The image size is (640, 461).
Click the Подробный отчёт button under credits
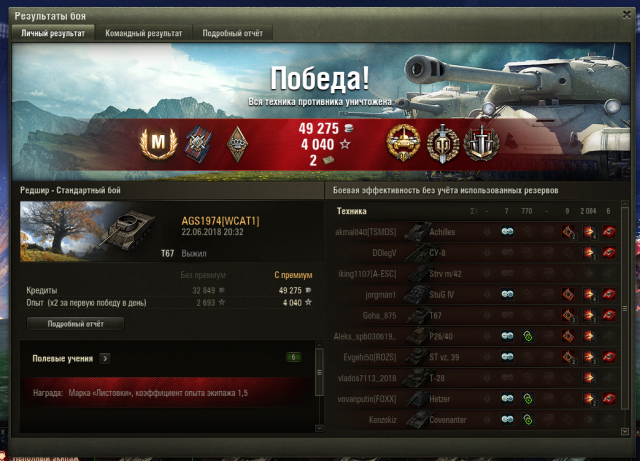[x=75, y=323]
